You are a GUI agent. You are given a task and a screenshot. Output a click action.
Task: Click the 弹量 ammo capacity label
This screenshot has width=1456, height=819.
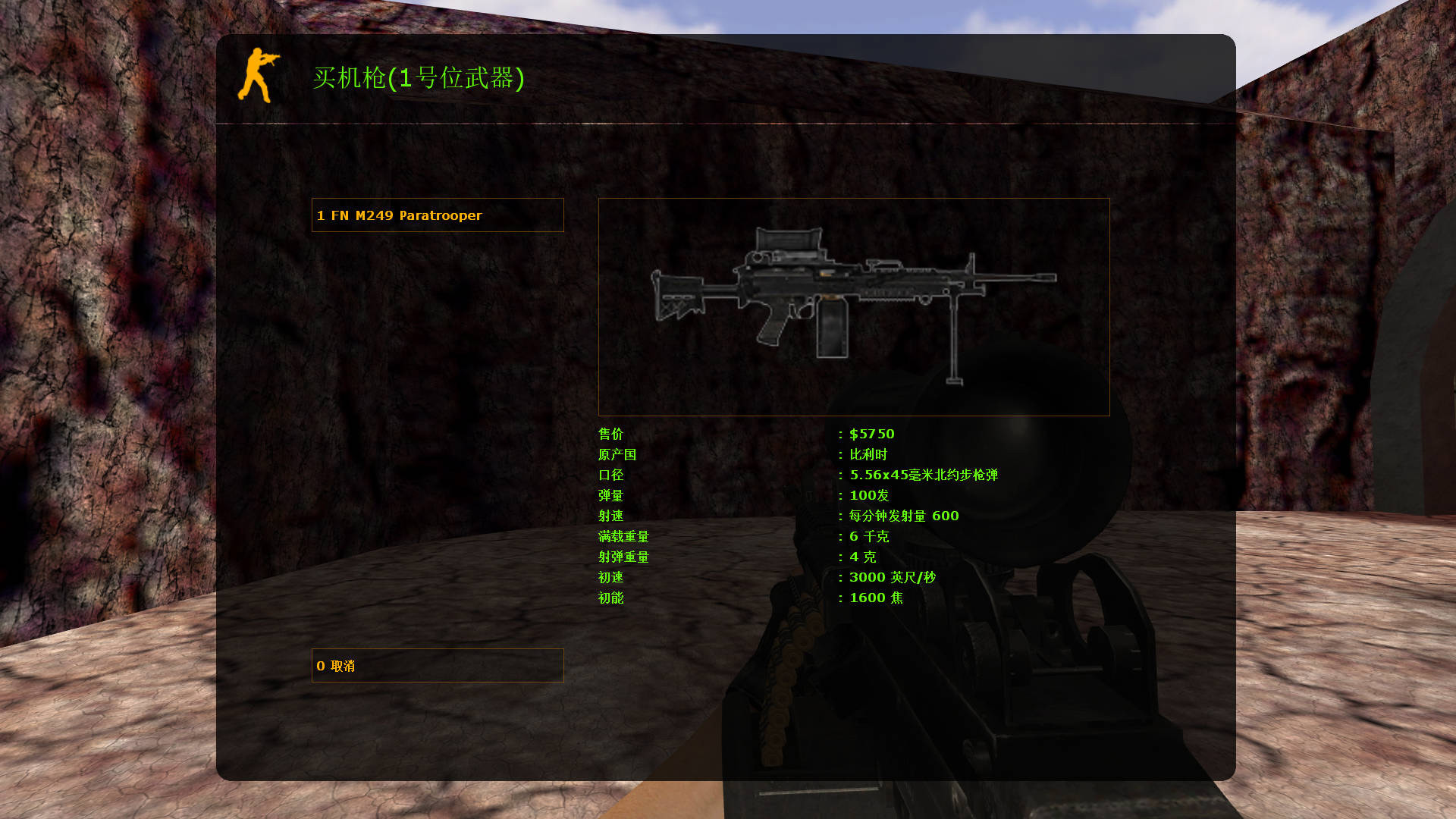tap(610, 495)
